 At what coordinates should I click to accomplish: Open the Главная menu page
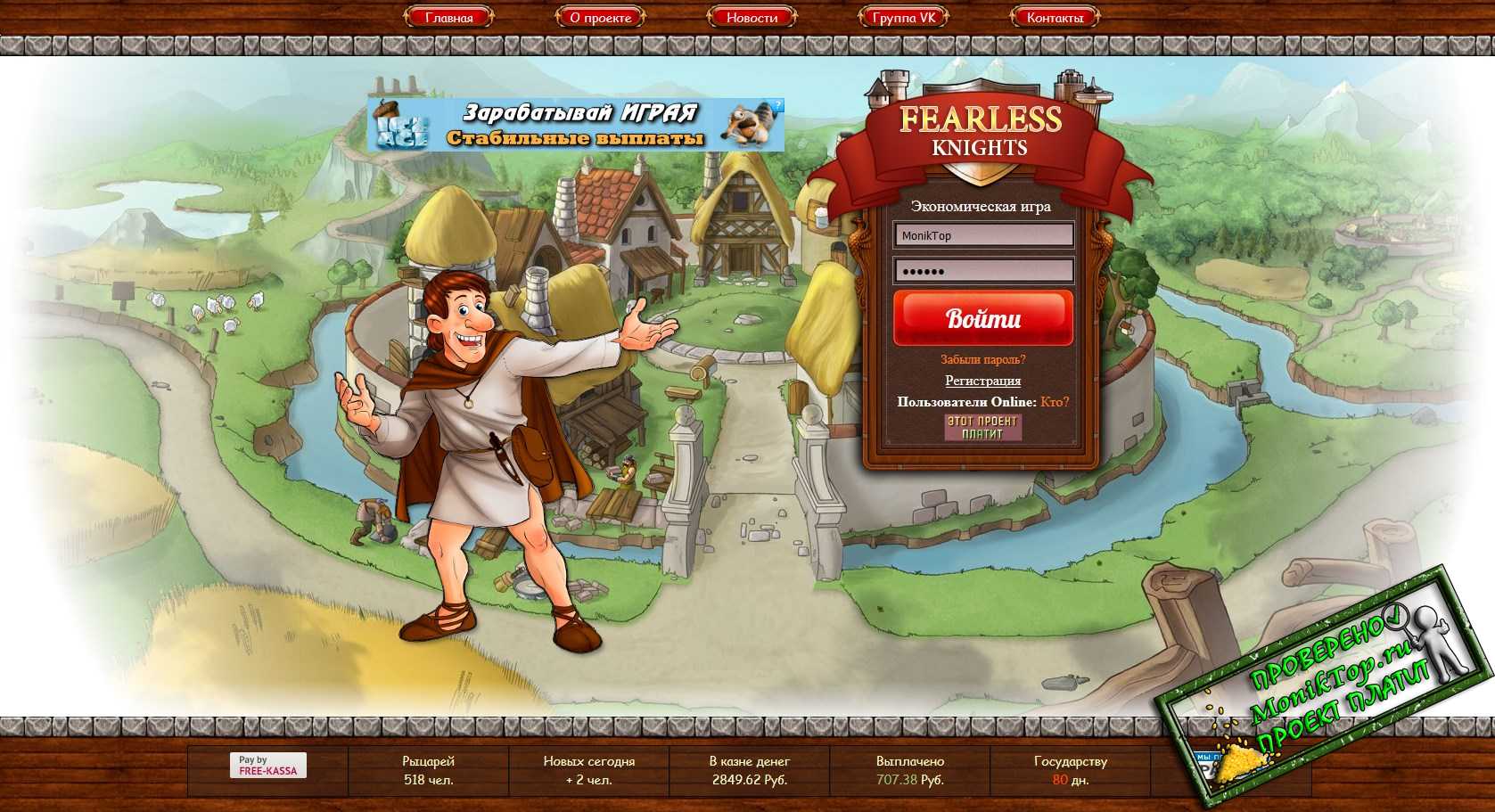click(x=449, y=17)
